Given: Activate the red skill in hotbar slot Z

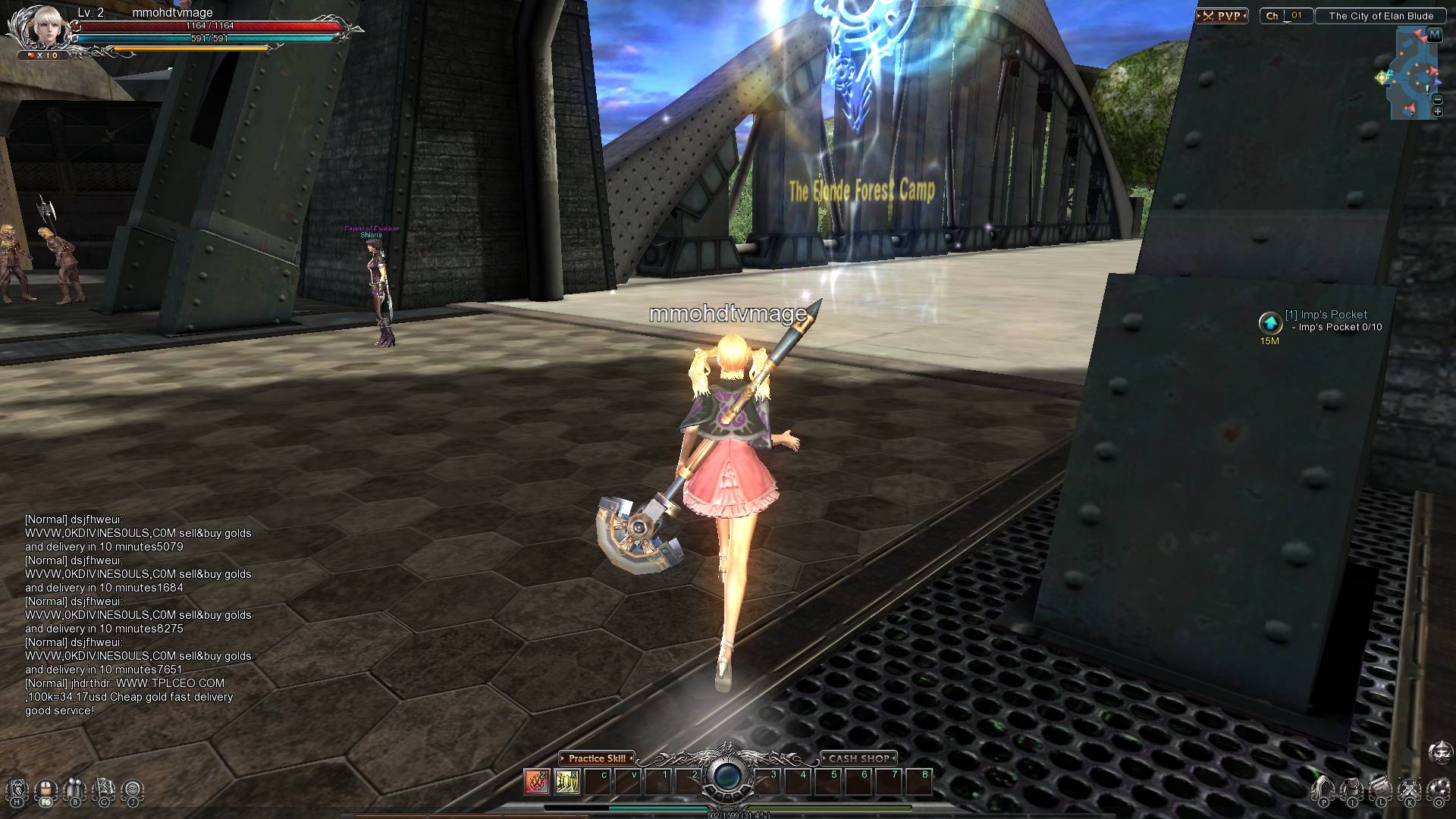Looking at the screenshot, I should click(537, 781).
